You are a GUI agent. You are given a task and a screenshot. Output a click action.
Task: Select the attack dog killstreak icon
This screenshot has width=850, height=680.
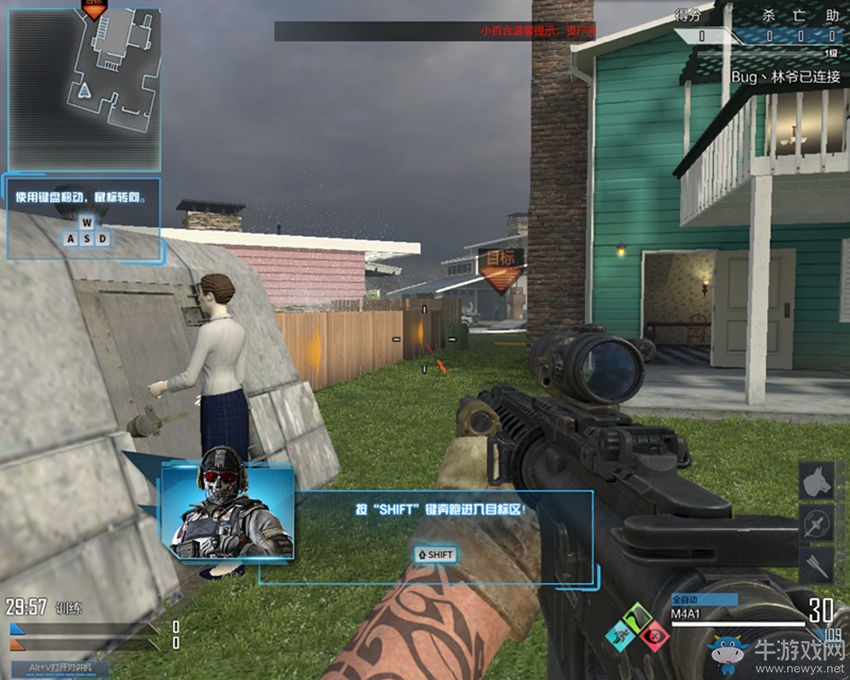817,480
